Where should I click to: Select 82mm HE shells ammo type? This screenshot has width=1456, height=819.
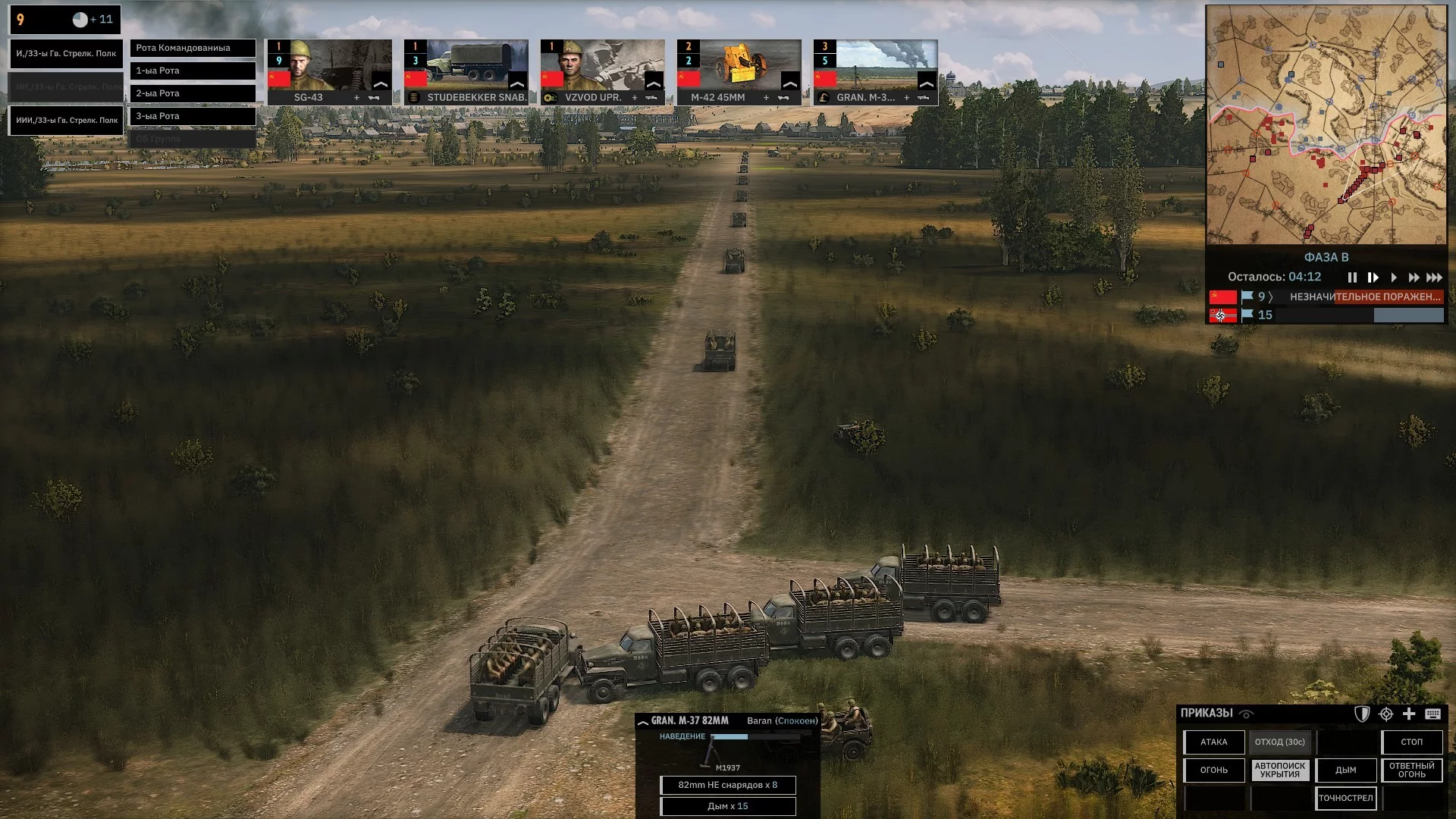[x=727, y=786]
